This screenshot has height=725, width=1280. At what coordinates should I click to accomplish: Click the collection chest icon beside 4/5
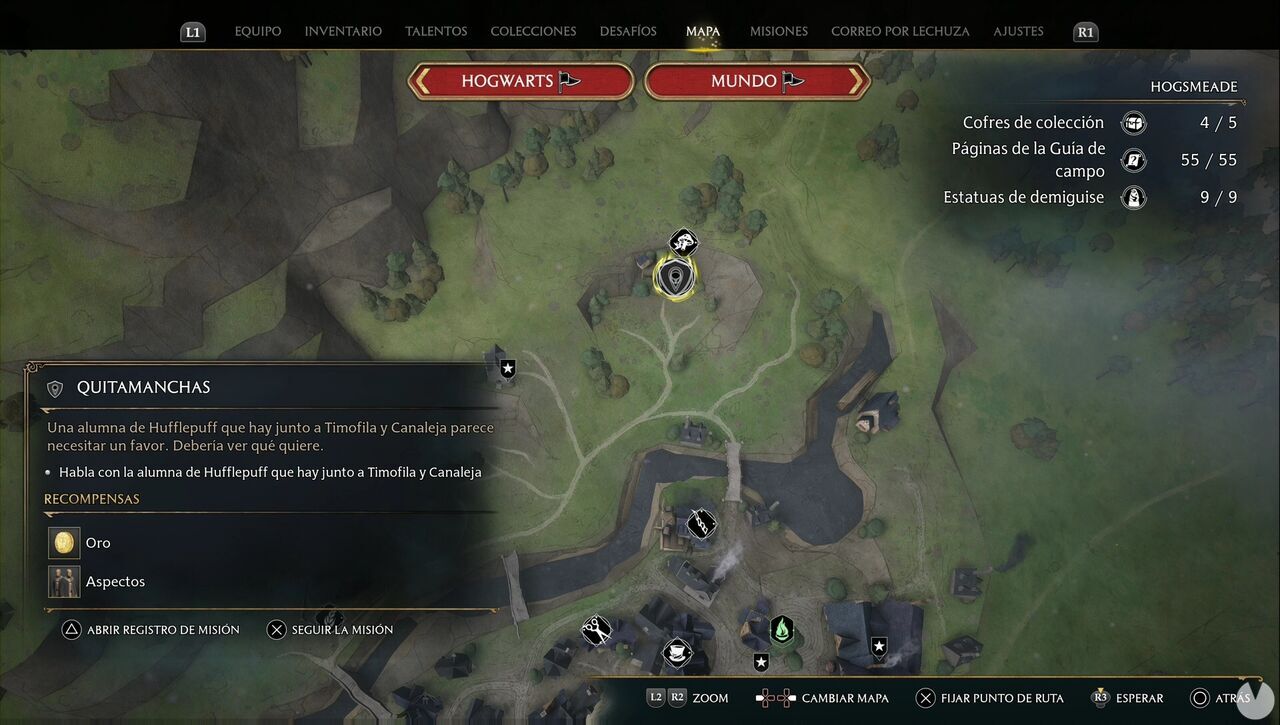1133,122
